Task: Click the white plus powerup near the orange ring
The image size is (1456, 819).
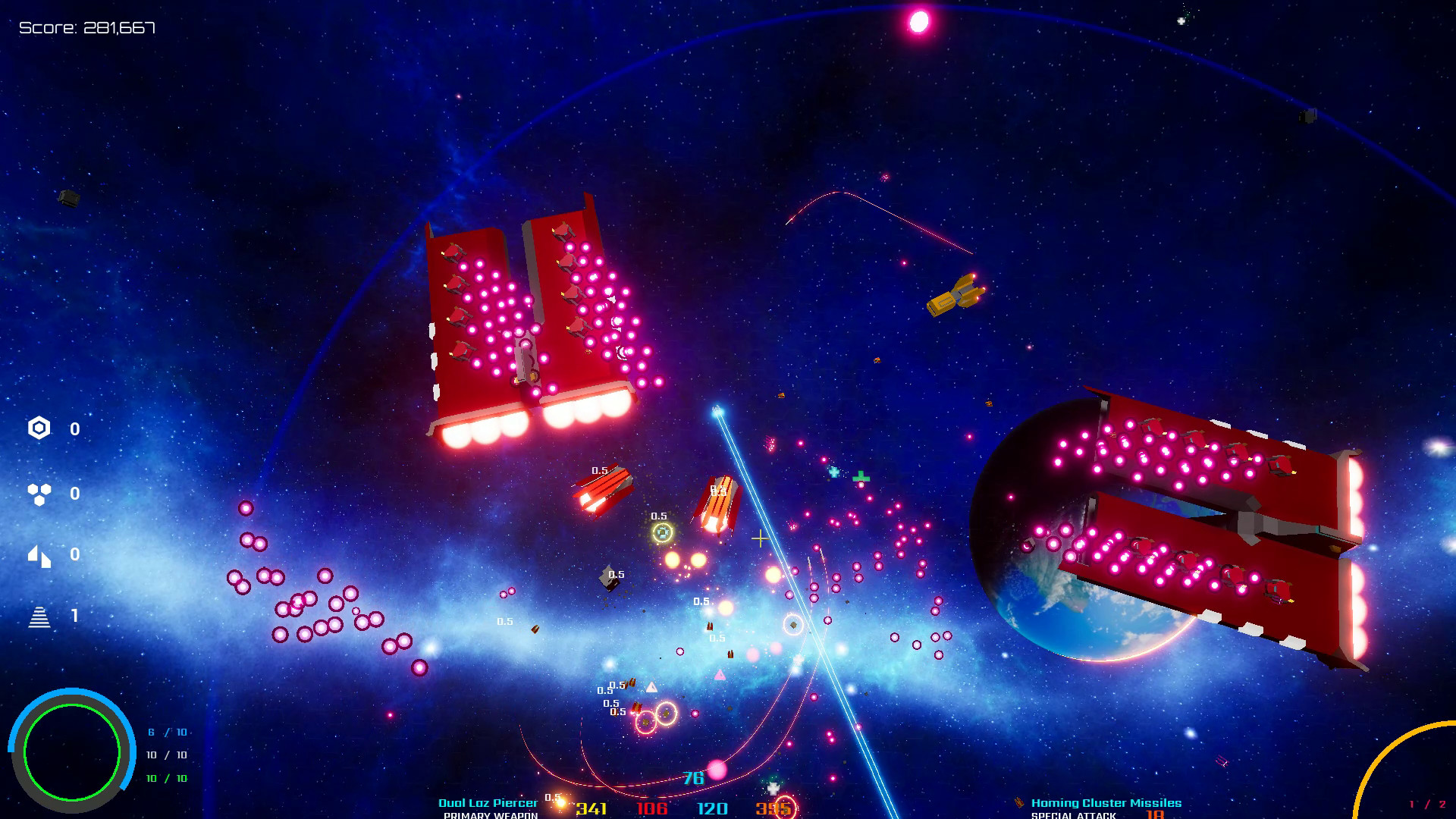Action: [x=773, y=790]
